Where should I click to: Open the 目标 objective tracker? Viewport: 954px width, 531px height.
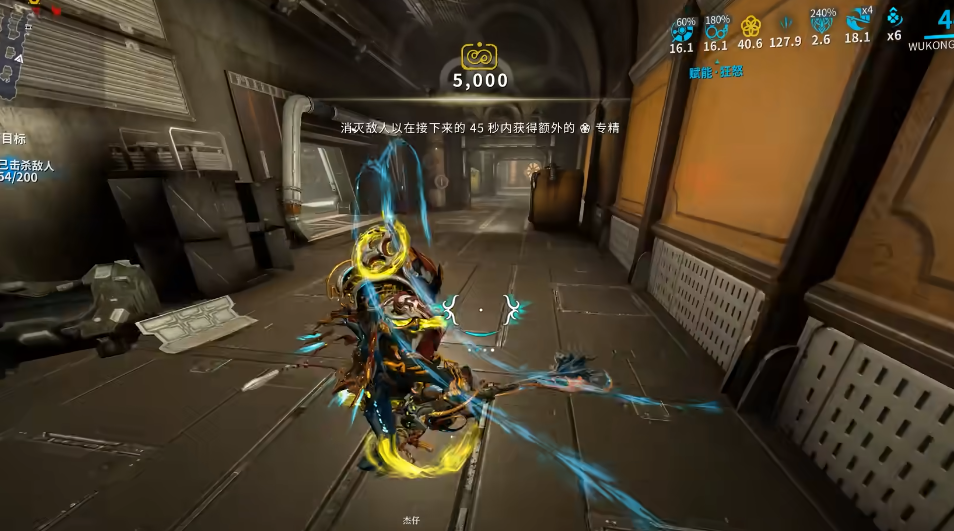coord(13,139)
